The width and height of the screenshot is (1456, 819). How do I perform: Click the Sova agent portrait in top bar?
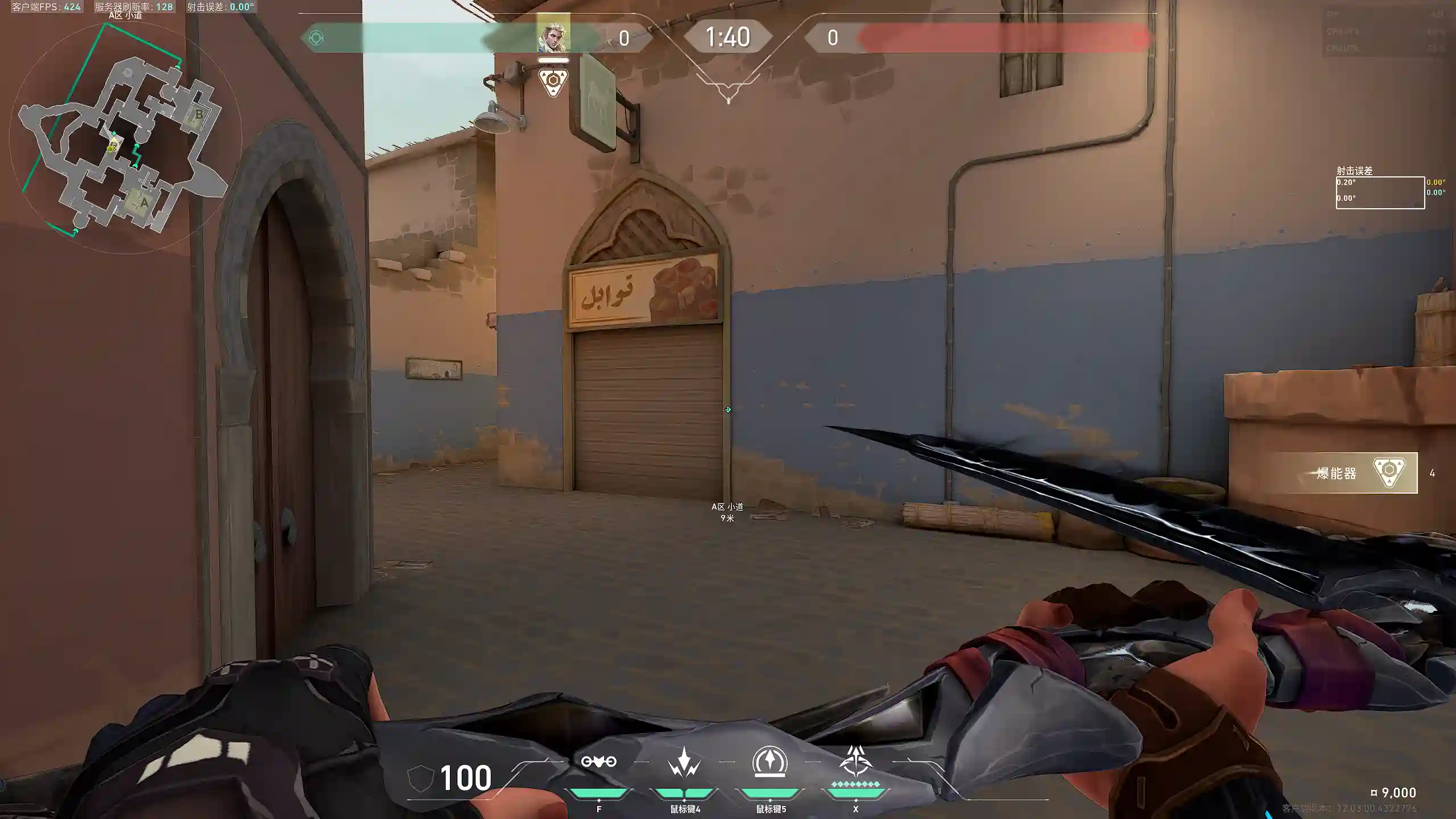(553, 36)
